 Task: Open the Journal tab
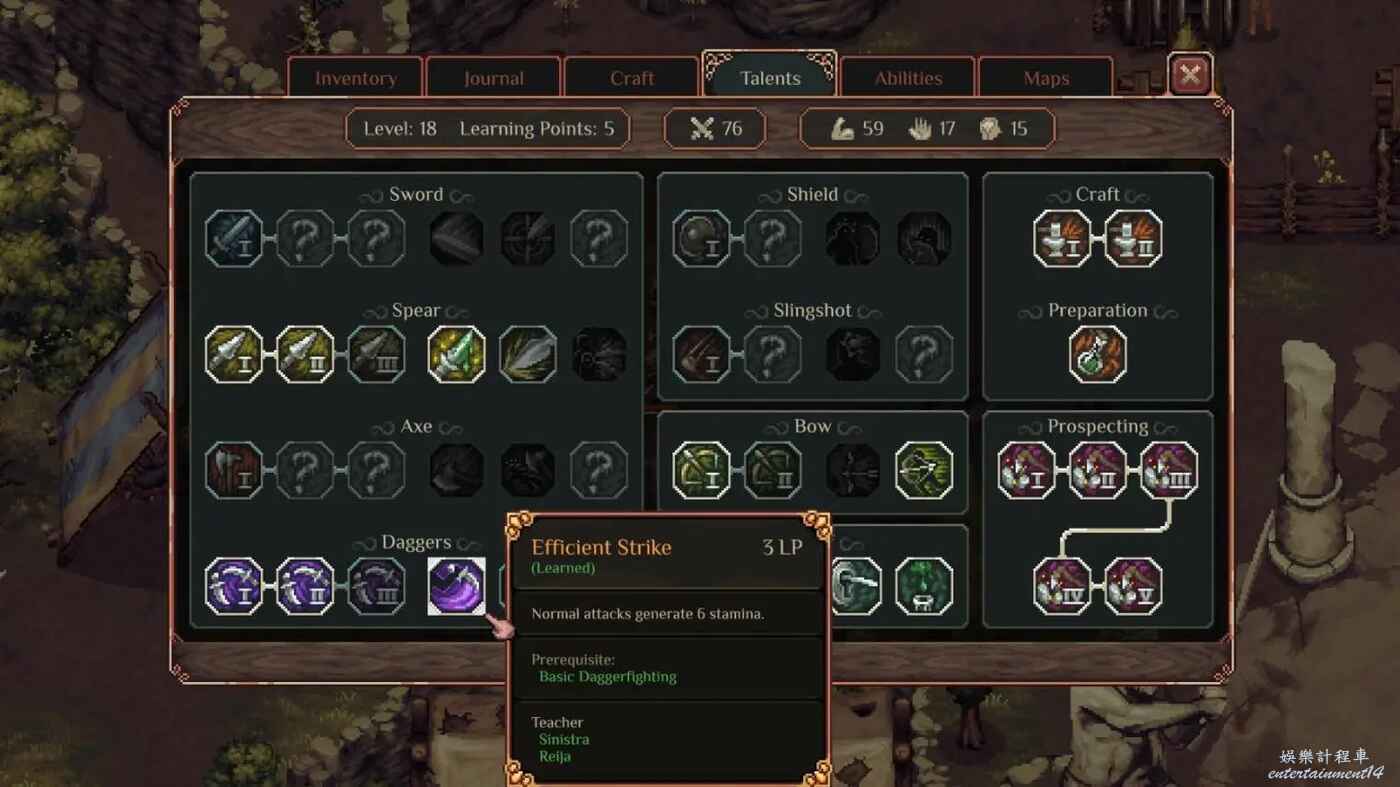click(x=493, y=79)
